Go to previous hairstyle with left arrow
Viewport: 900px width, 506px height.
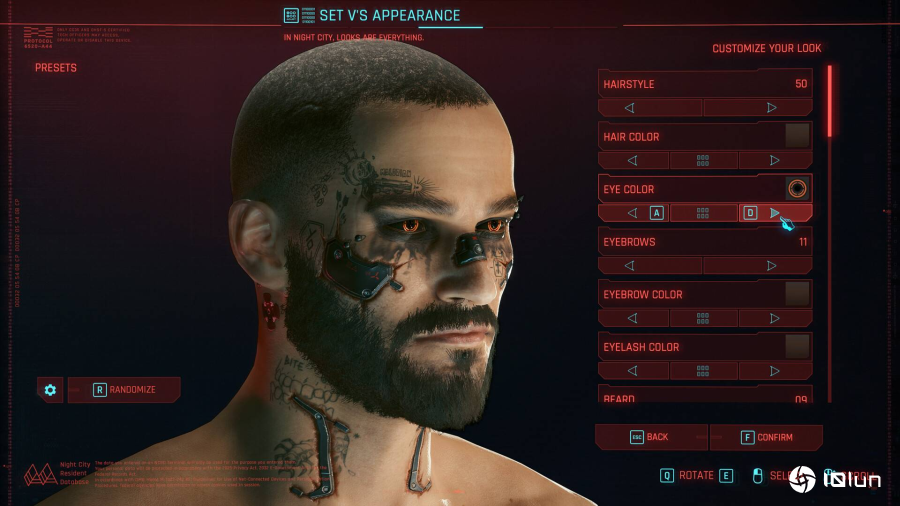629,107
